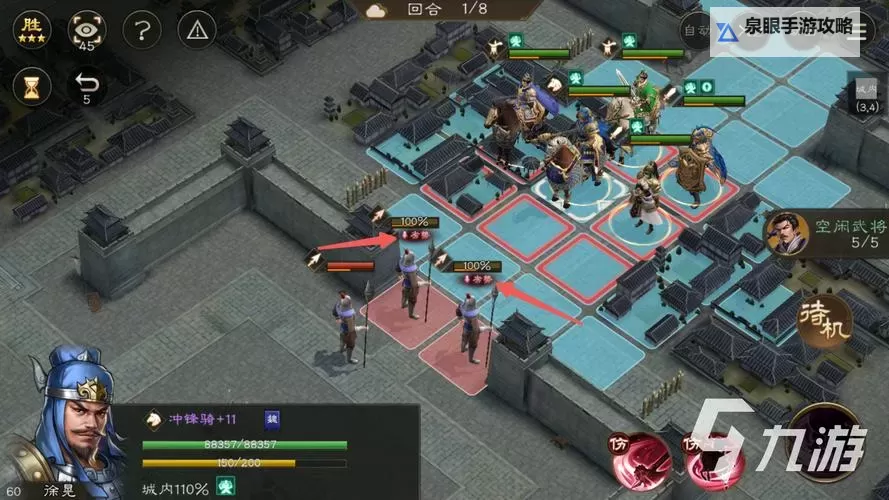Open the 胜 victory conditions icon
Image resolution: width=889 pixels, height=500 pixels.
(x=31, y=30)
